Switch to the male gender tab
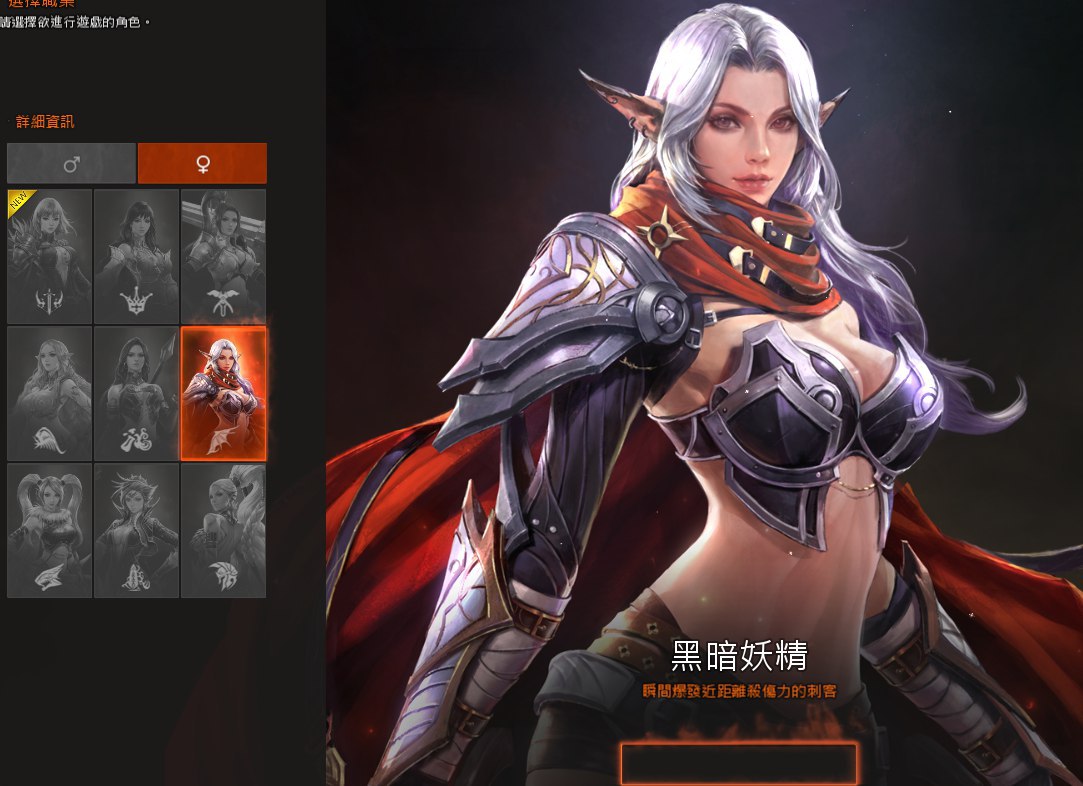Viewport: 1083px width, 786px height. (x=71, y=163)
